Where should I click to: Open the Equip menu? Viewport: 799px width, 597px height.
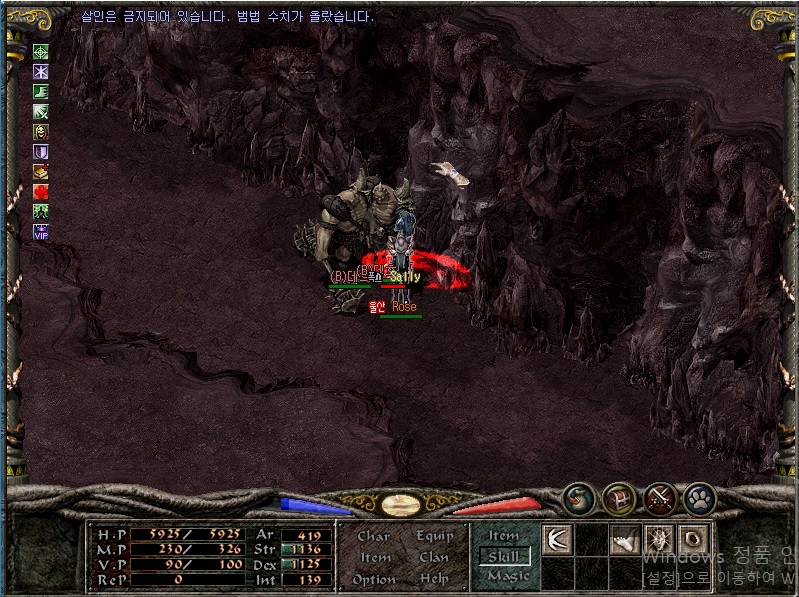click(433, 536)
